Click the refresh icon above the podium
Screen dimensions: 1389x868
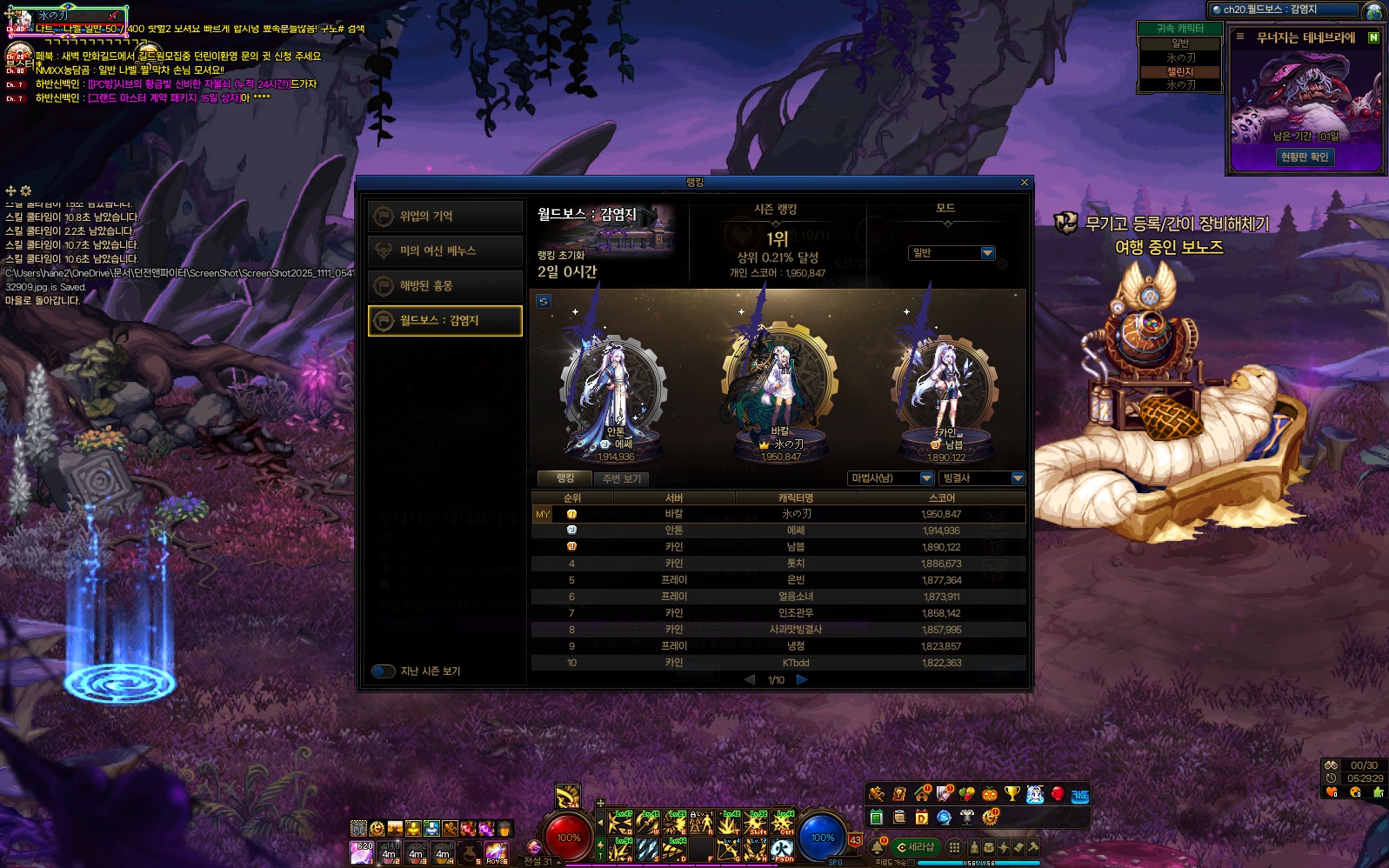click(x=544, y=301)
